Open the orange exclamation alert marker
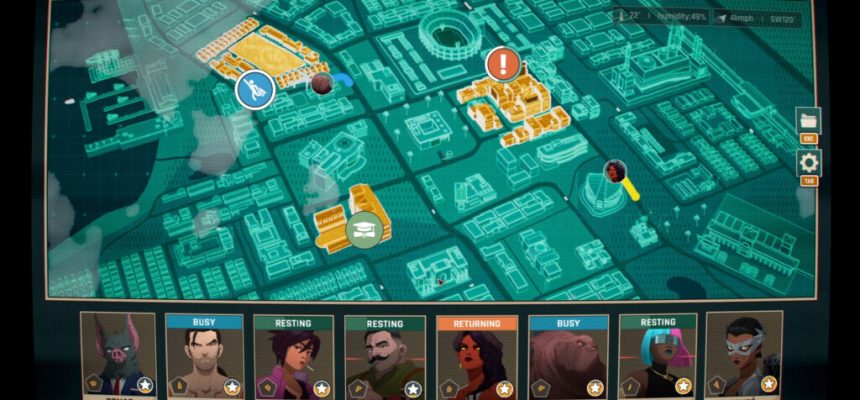Viewport: 860px width, 400px height. pyautogui.click(x=503, y=66)
